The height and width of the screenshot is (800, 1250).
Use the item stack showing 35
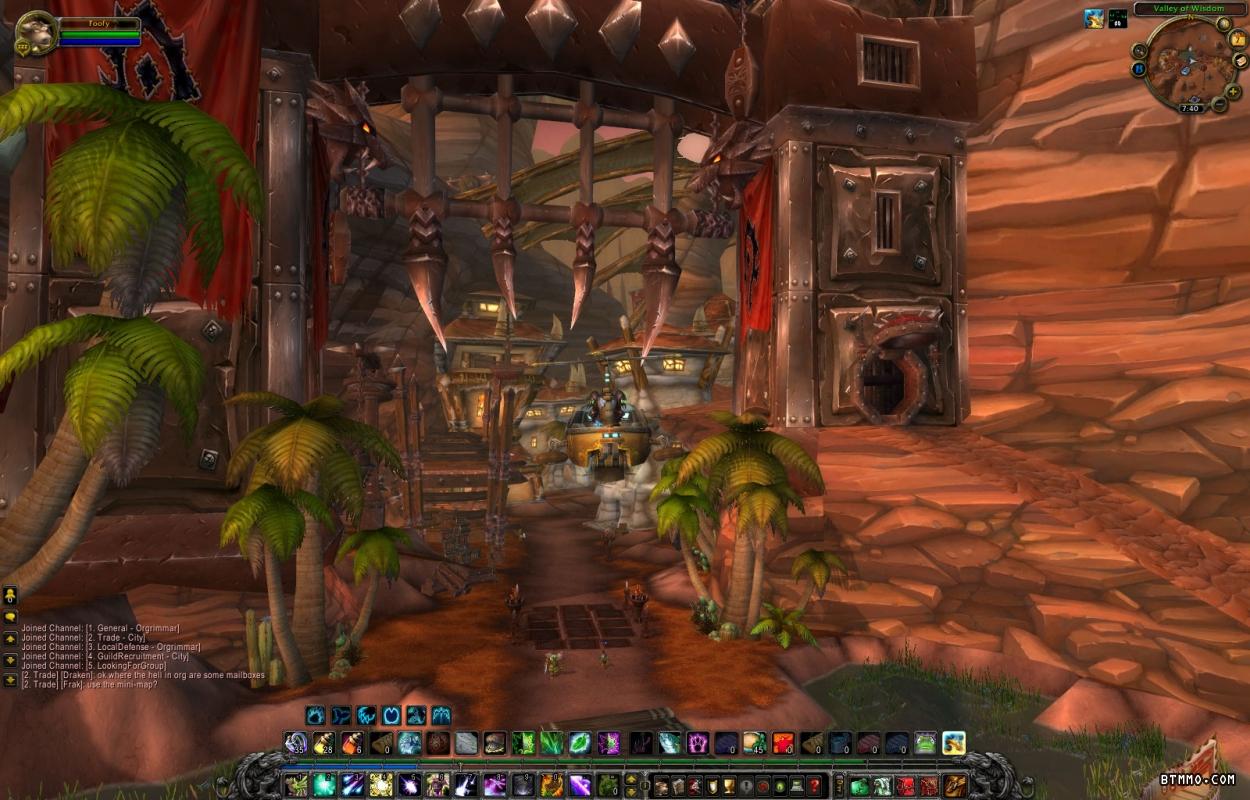[296, 743]
